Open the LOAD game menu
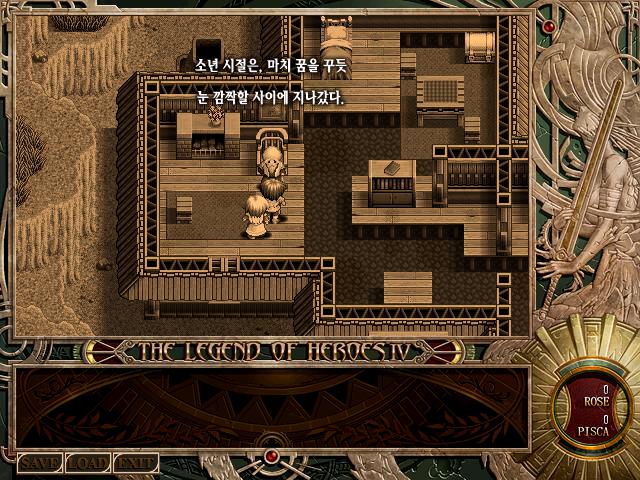640x480 pixels. click(88, 463)
